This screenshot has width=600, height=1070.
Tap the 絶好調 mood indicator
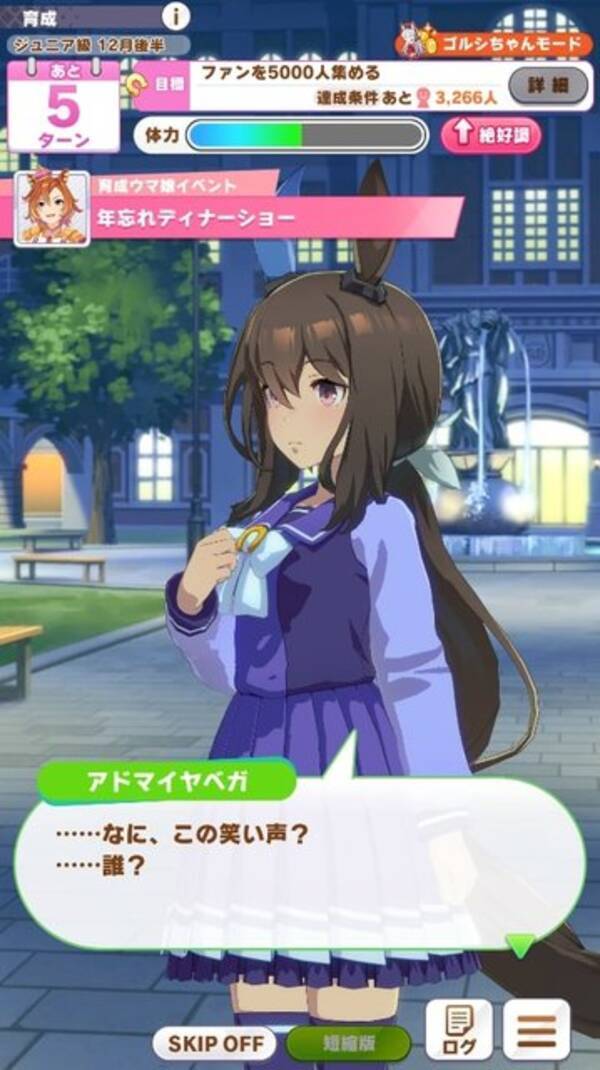click(491, 136)
